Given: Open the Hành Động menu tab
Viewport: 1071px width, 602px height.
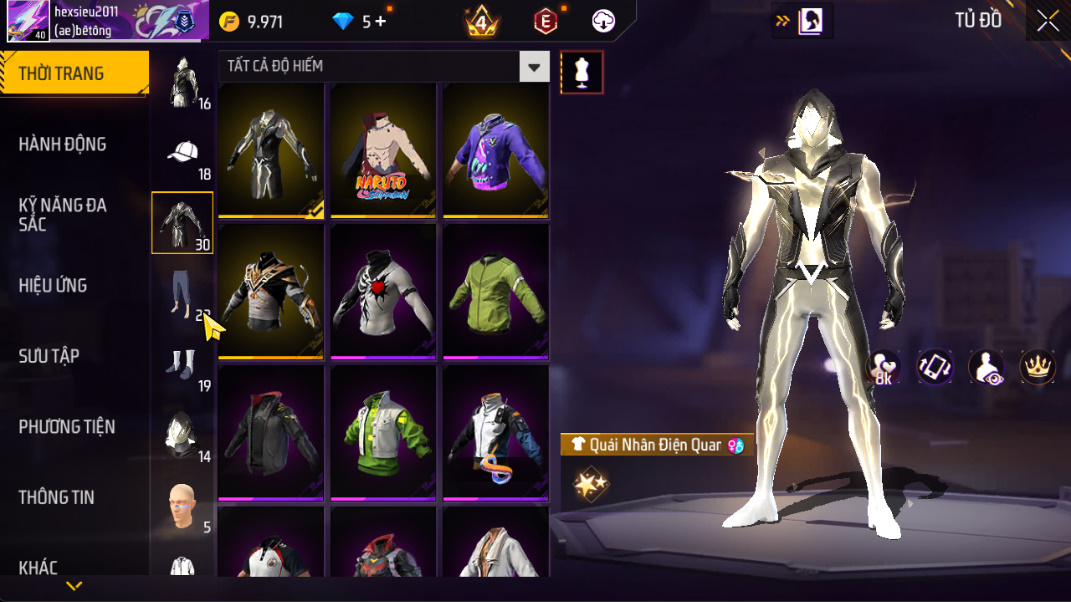Looking at the screenshot, I should [x=62, y=144].
